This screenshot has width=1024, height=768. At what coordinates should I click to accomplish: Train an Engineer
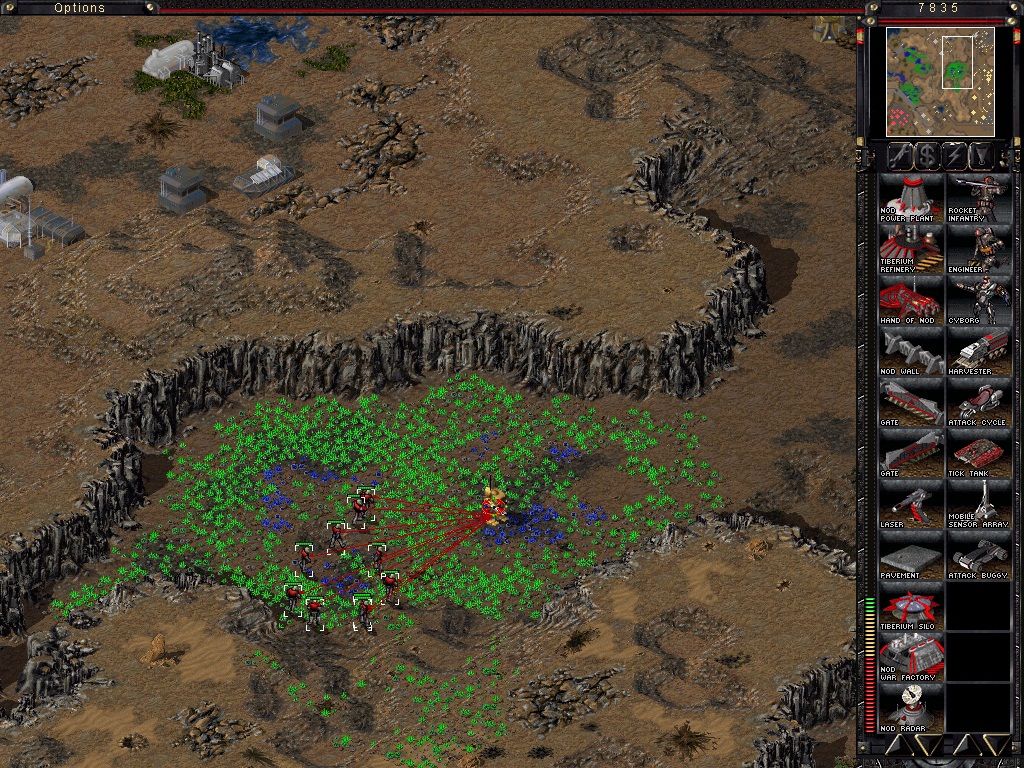coord(979,248)
